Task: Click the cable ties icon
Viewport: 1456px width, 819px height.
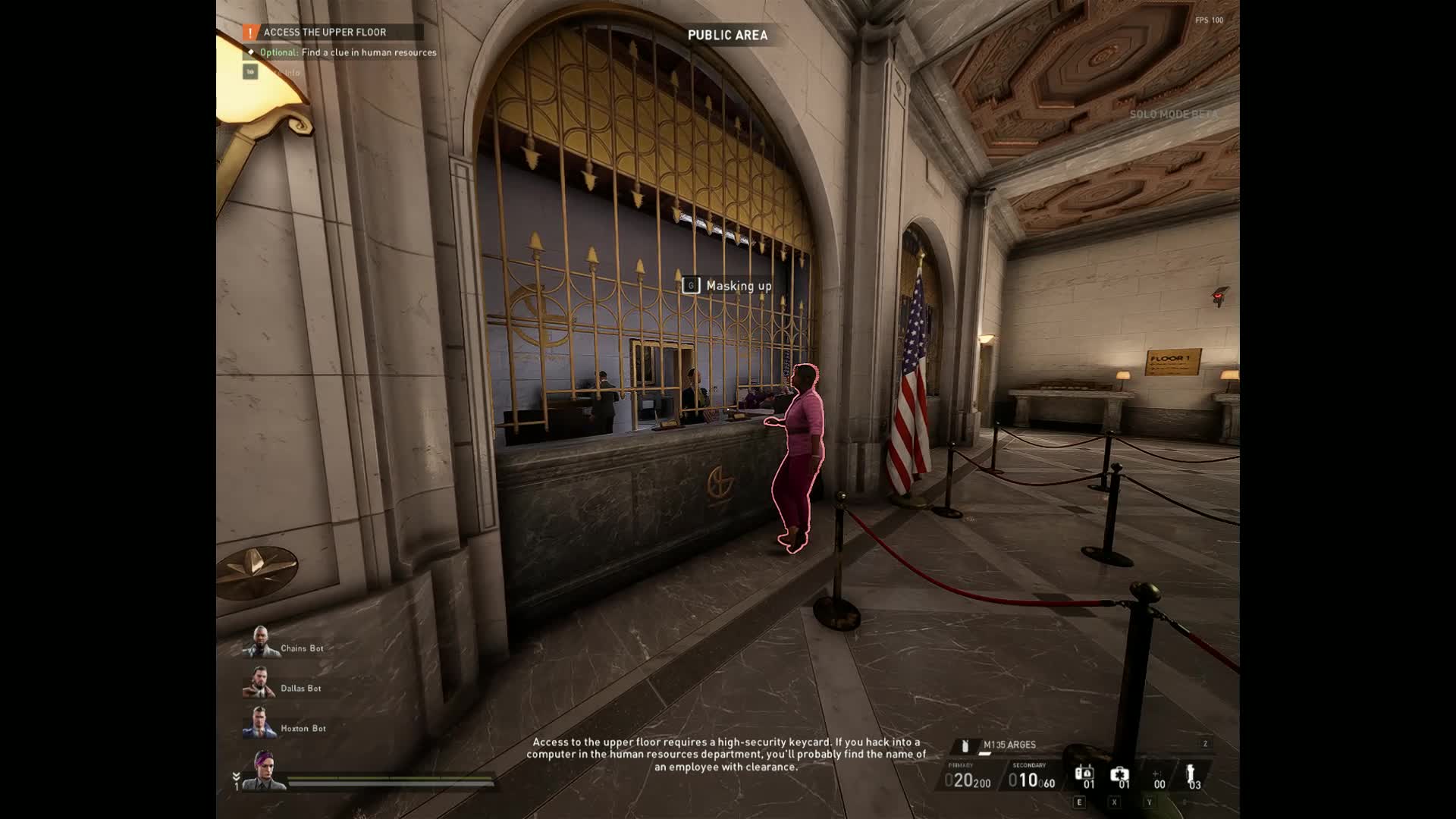Action: [1191, 773]
